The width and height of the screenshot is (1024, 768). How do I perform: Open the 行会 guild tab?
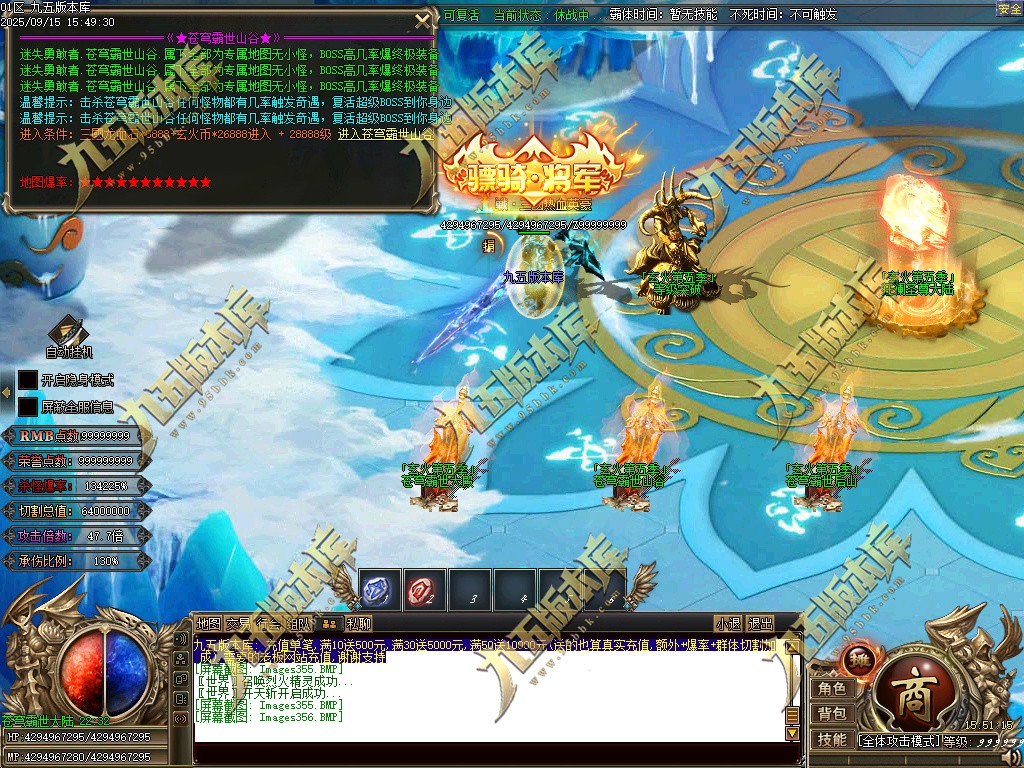click(x=269, y=623)
